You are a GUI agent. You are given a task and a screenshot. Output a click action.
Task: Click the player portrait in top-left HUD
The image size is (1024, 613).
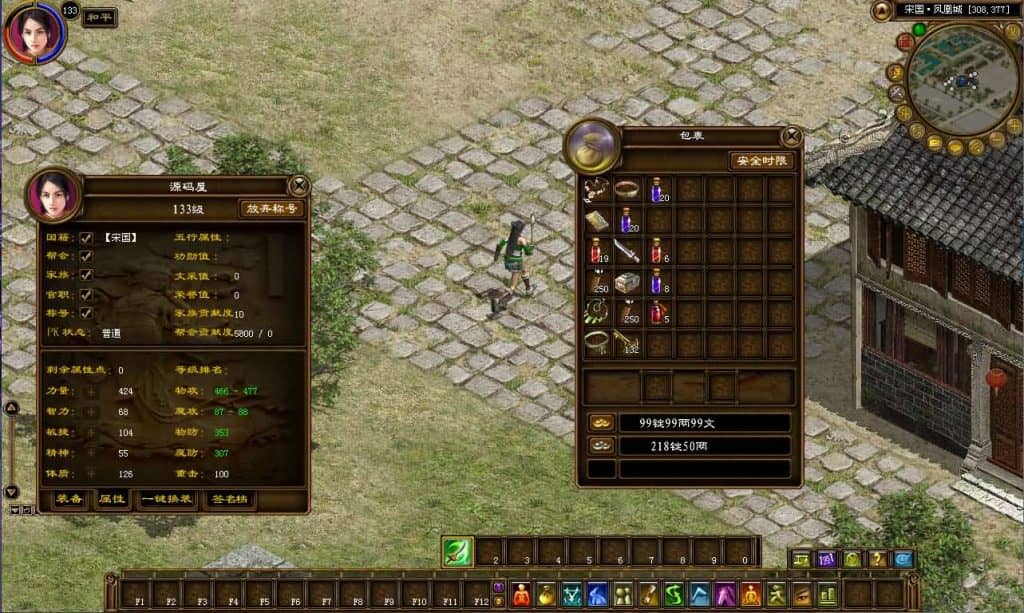pyautogui.click(x=35, y=33)
